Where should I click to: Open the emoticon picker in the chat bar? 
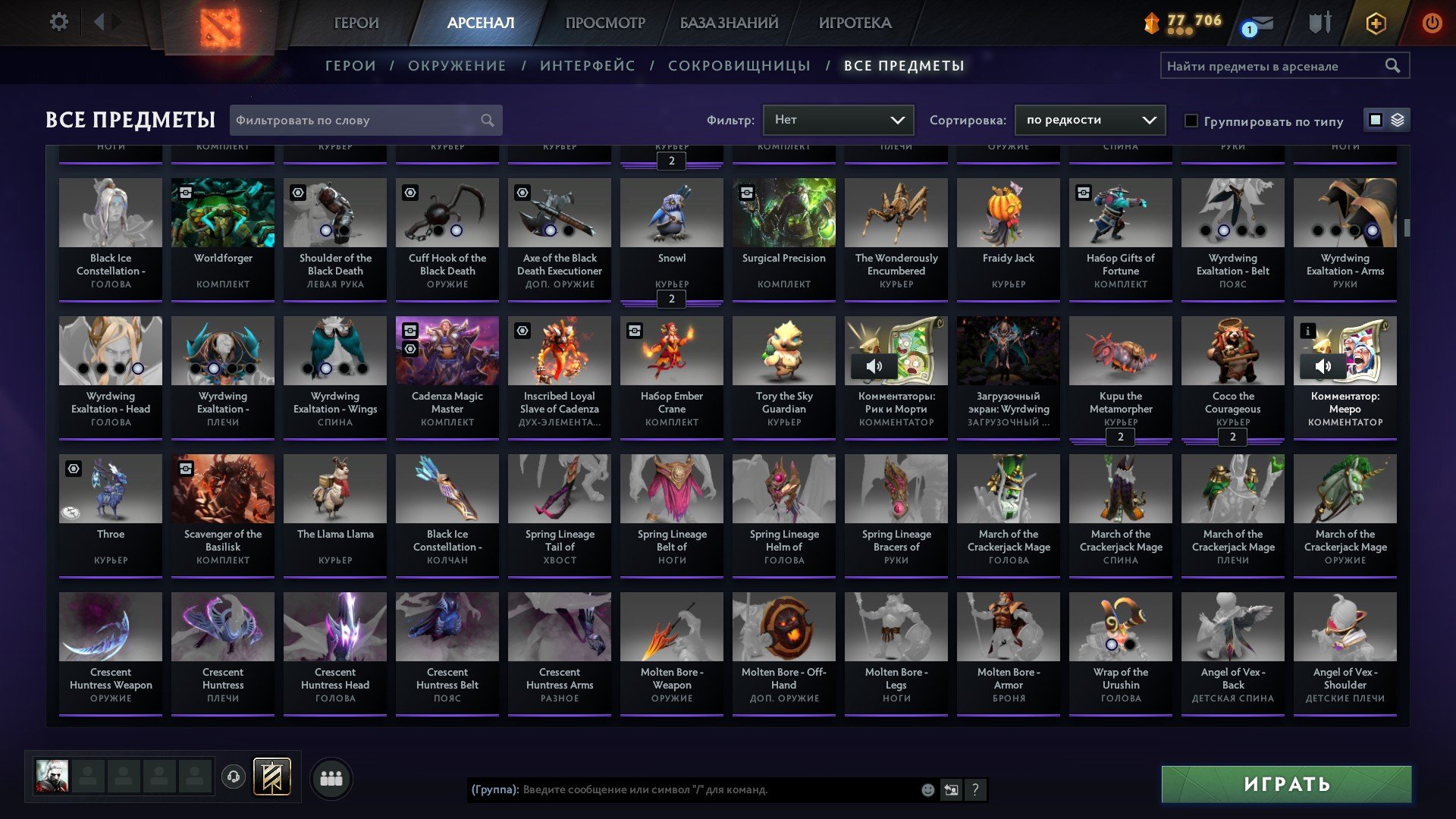click(x=927, y=790)
